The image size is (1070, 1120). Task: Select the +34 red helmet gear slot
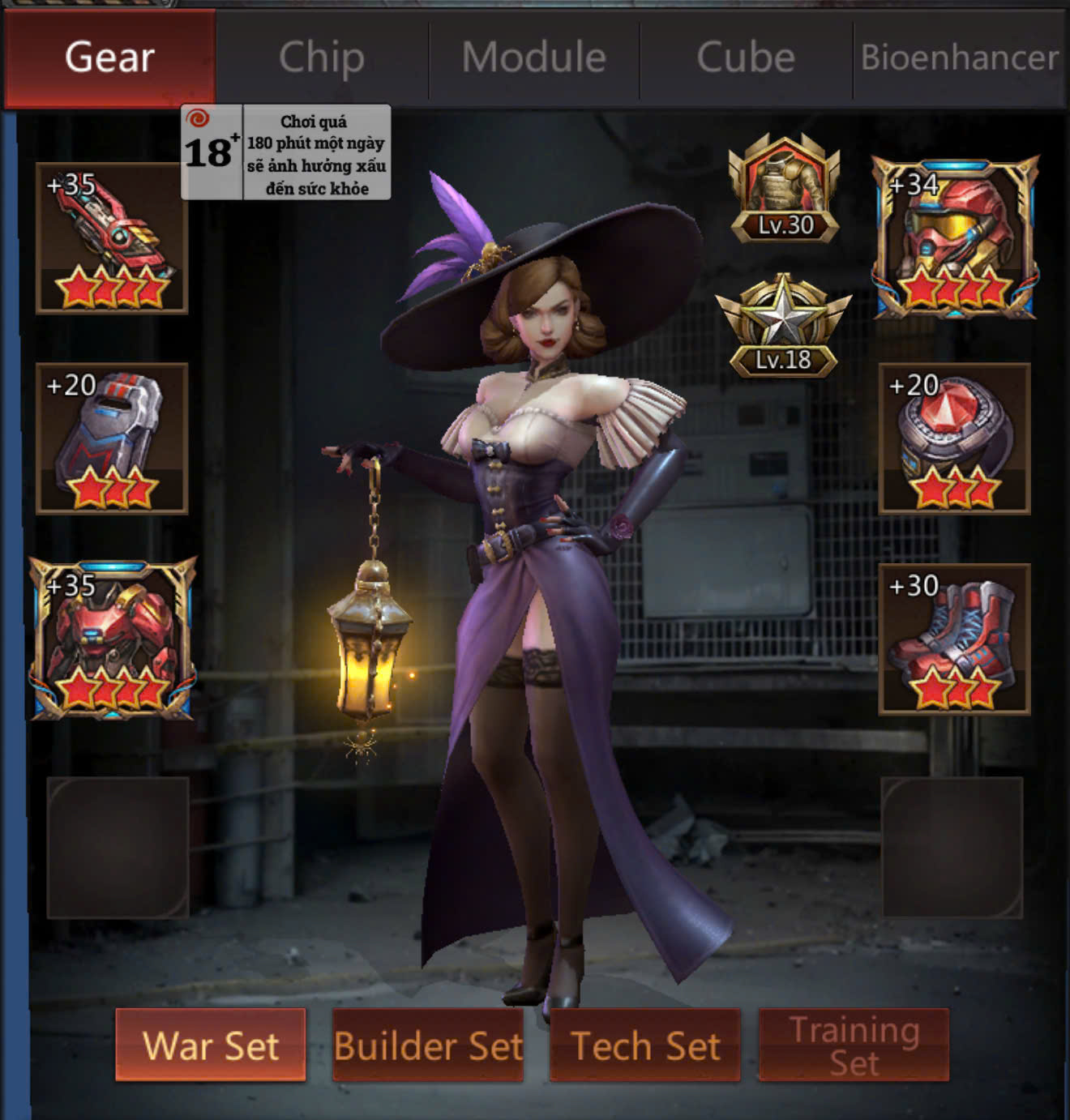tap(954, 238)
